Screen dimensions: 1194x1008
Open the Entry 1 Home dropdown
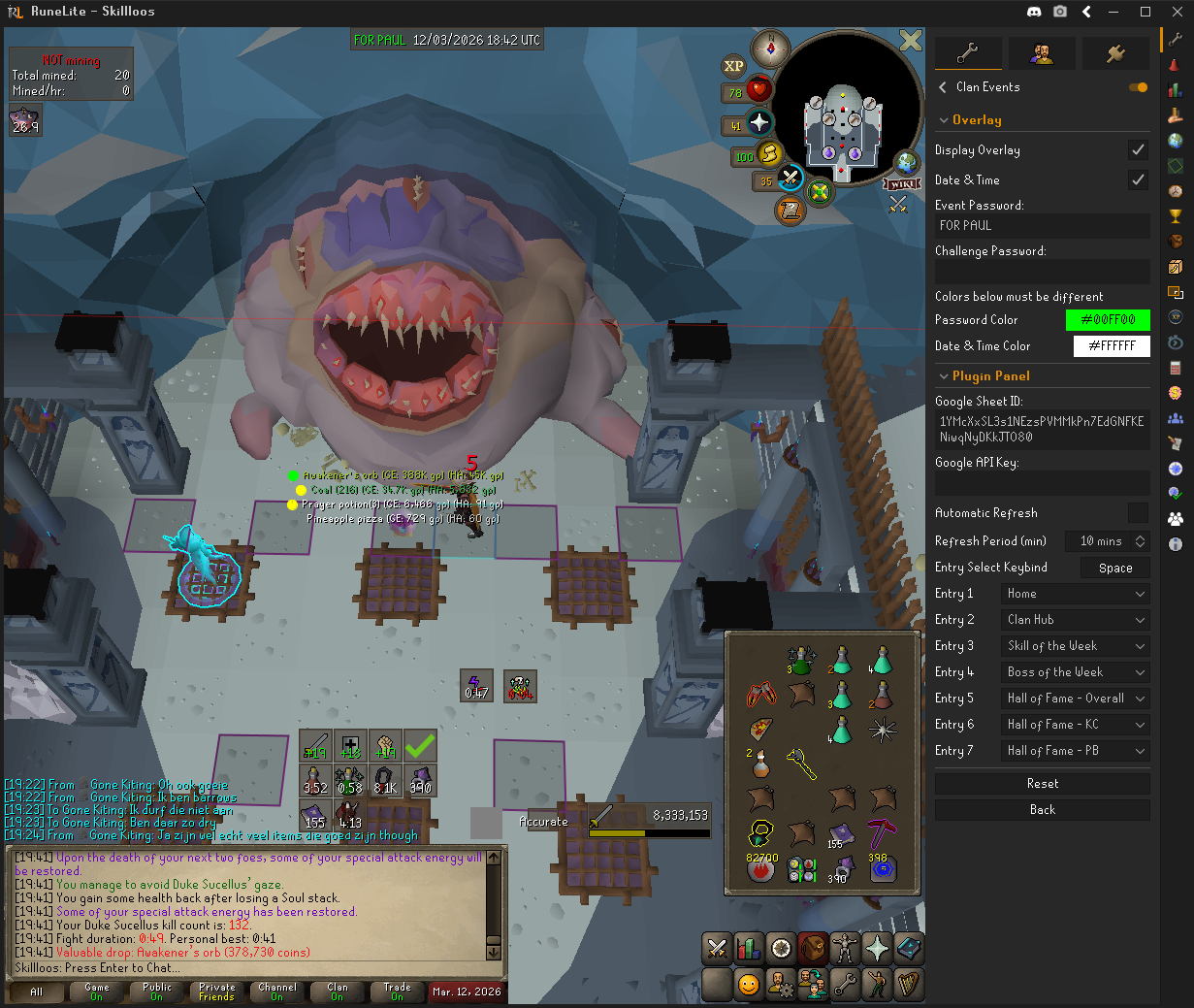click(x=1076, y=594)
